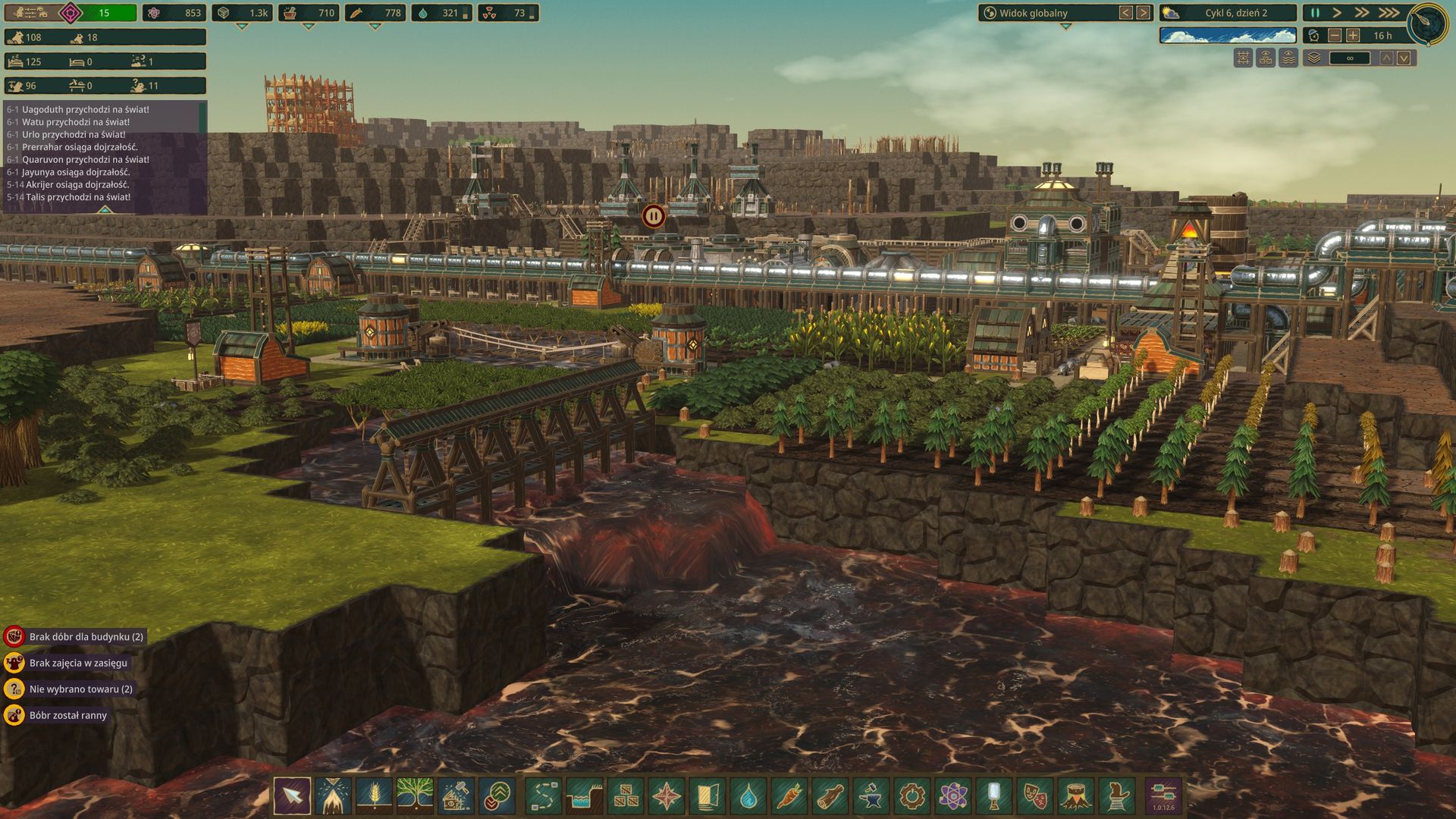Pause the game speed
The width and height of the screenshot is (1456, 819).
[x=1315, y=13]
